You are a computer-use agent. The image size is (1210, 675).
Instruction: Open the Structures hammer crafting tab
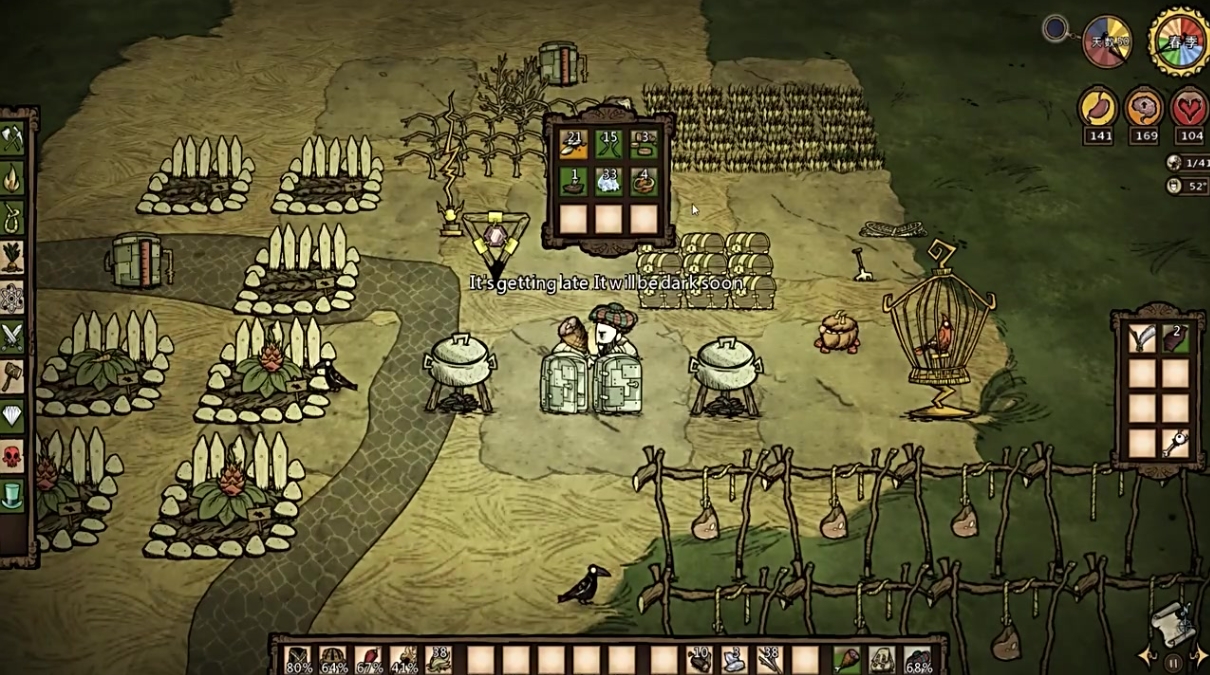tap(13, 376)
